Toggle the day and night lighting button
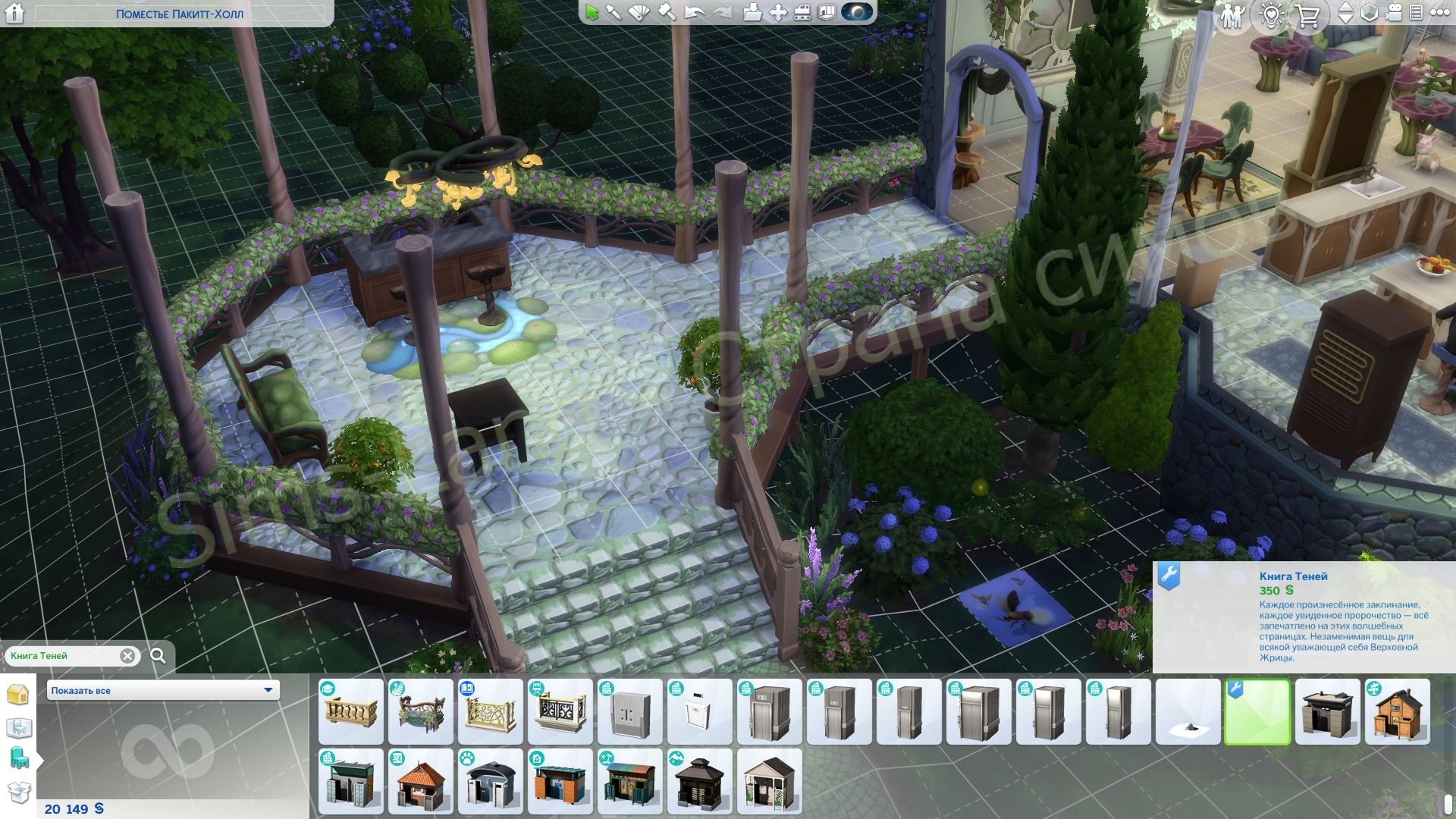Screen dimensions: 1456x819 point(857,13)
